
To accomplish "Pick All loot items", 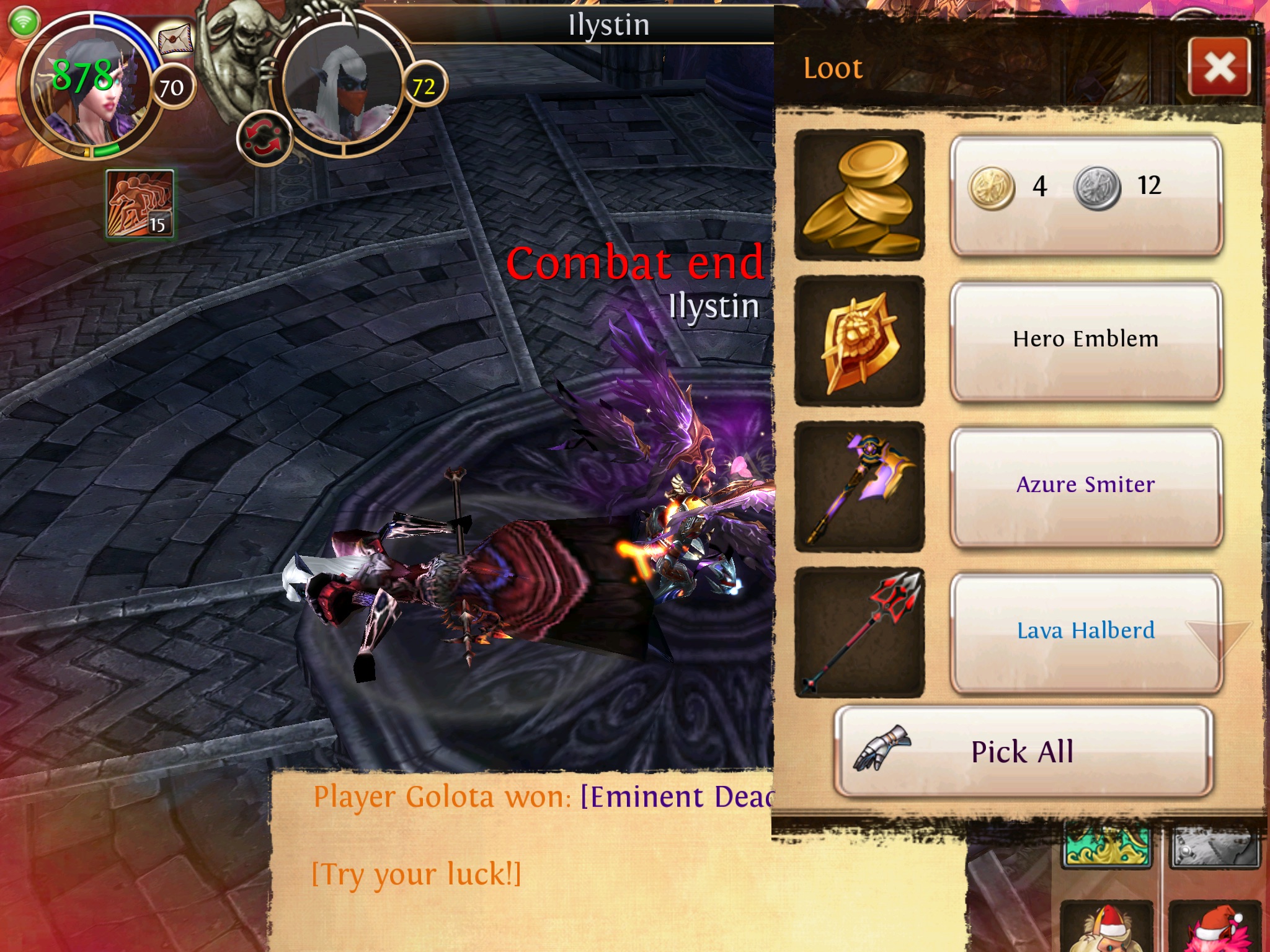I will (1023, 751).
